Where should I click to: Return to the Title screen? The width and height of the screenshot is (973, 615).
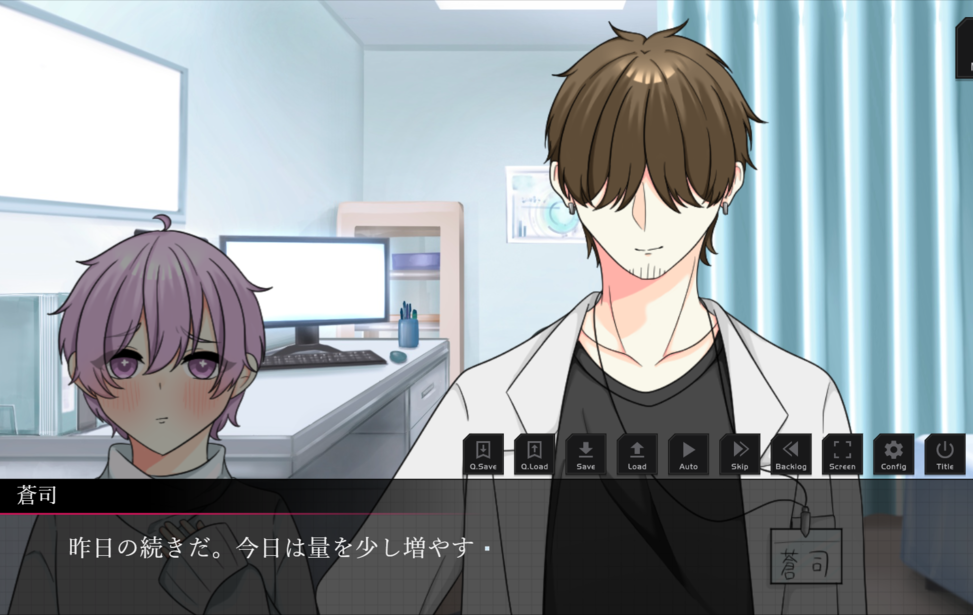click(x=945, y=454)
